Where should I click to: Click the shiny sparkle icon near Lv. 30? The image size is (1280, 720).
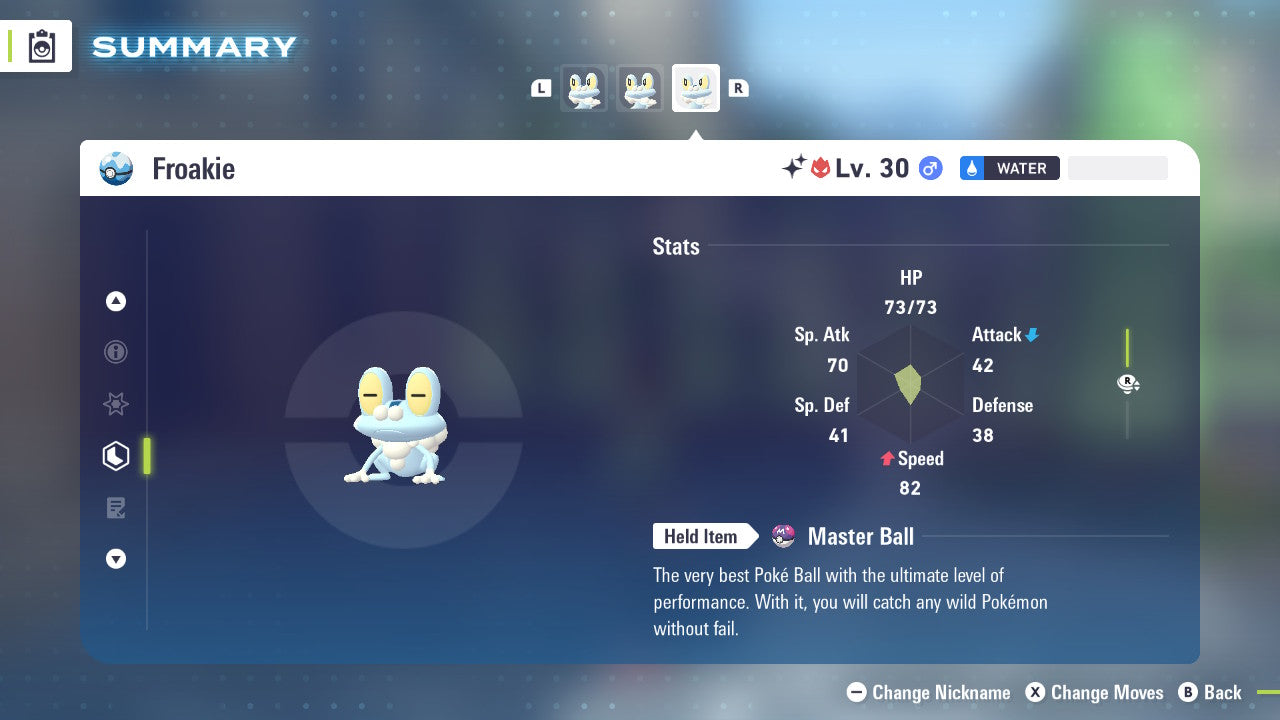pos(792,167)
